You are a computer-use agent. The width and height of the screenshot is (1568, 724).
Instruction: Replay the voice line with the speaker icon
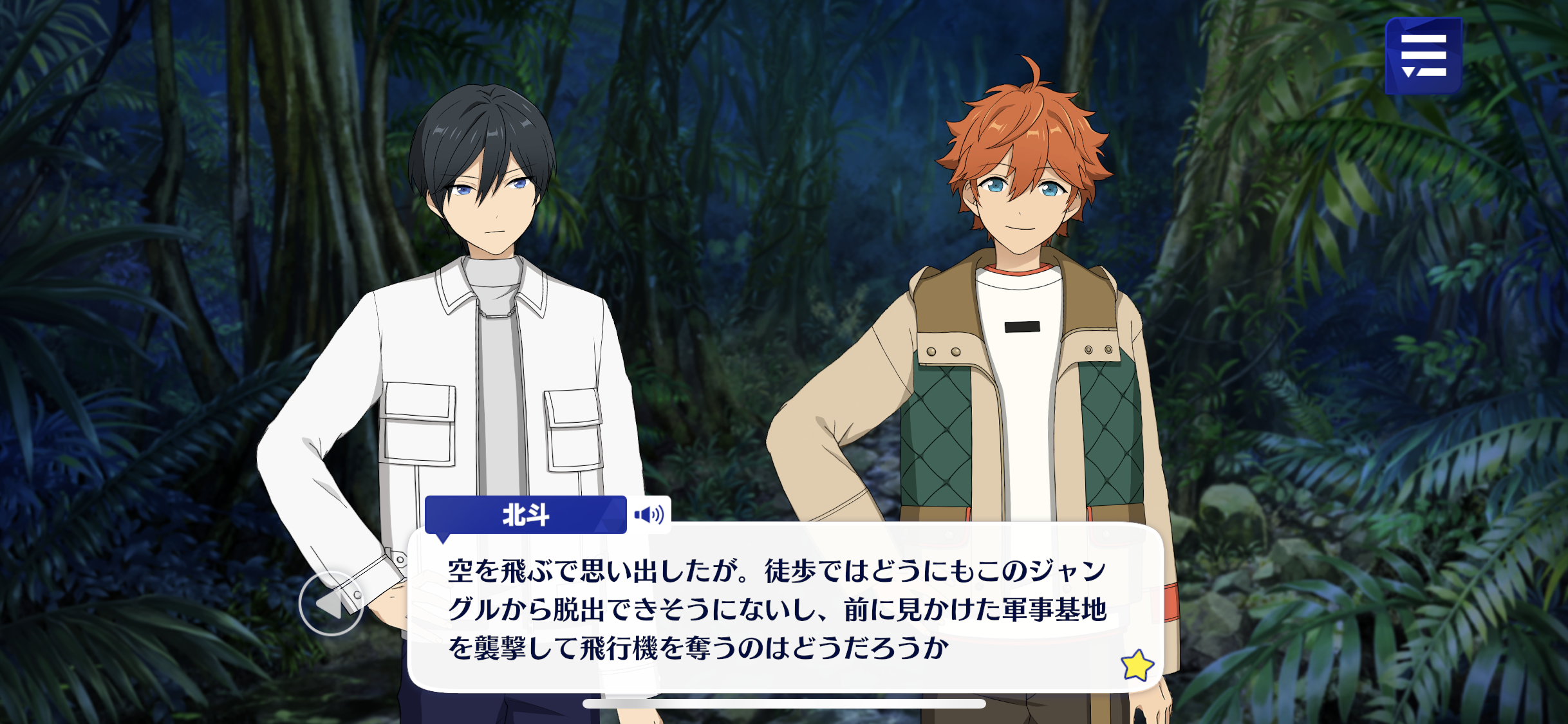tap(649, 515)
